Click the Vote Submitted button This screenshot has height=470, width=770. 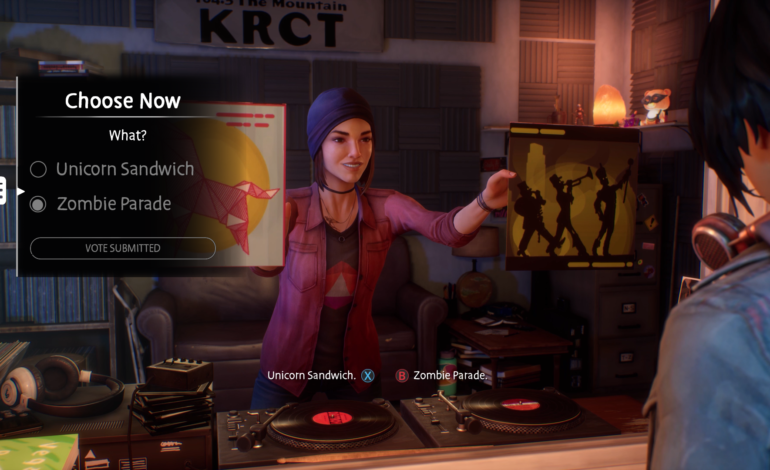pos(122,248)
